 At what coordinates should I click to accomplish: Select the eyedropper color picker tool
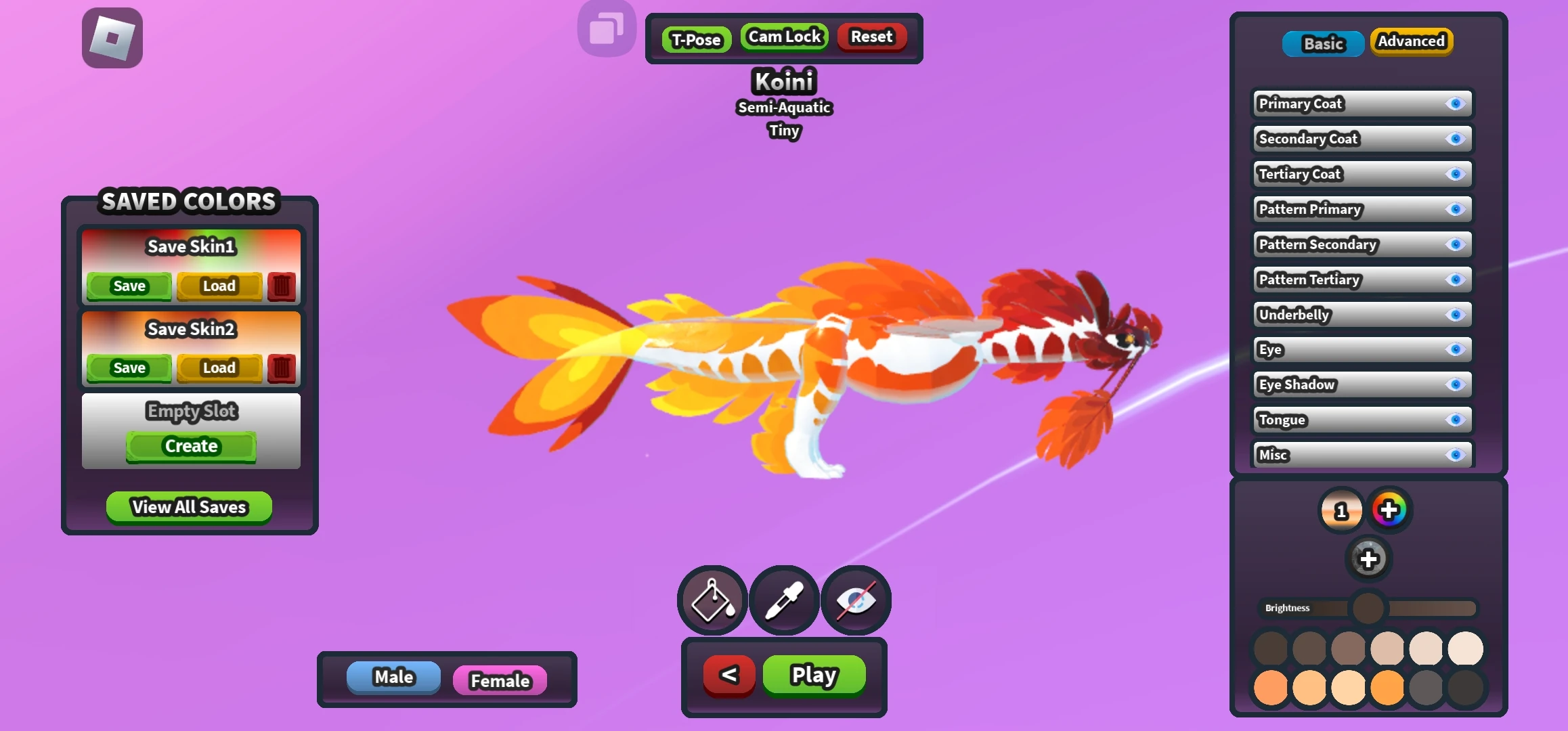point(784,600)
